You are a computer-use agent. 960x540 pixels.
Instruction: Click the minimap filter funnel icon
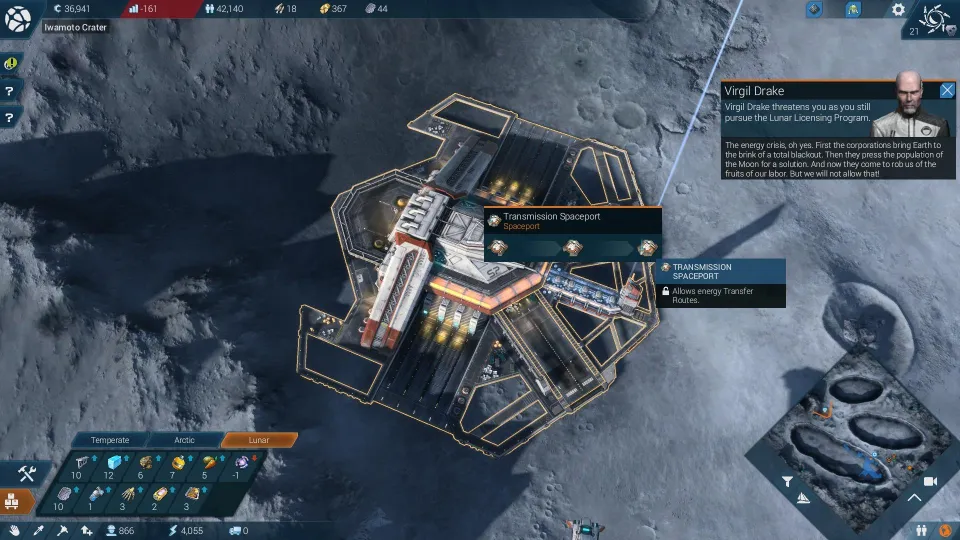787,481
